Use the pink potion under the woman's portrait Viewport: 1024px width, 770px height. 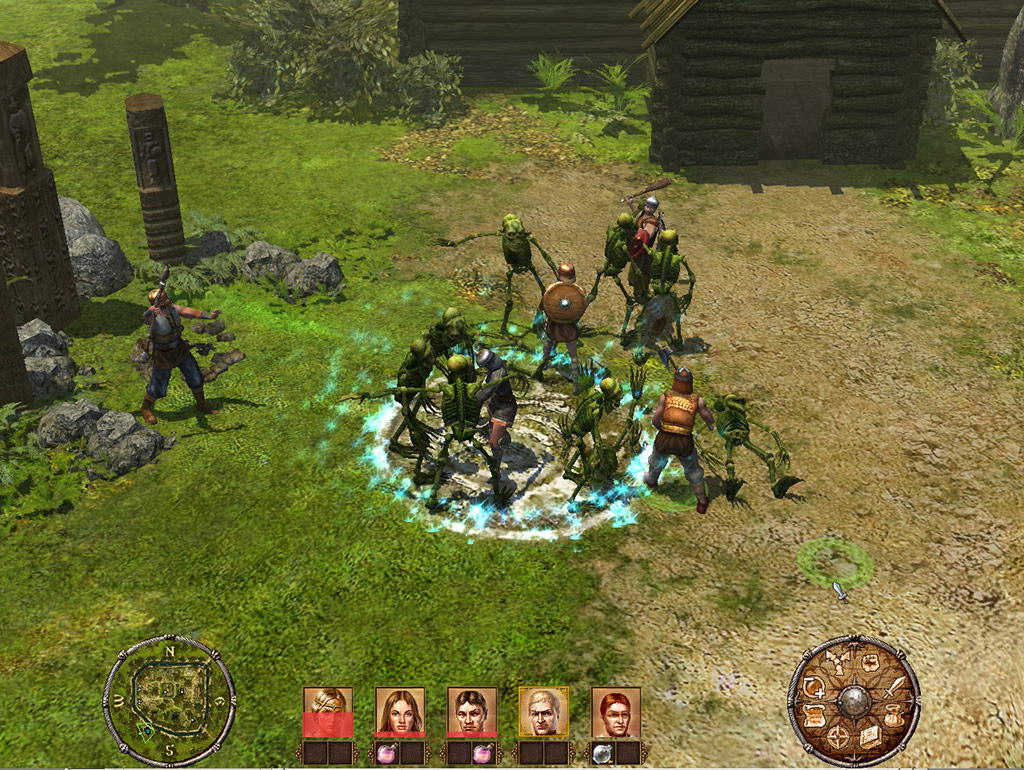click(x=387, y=752)
